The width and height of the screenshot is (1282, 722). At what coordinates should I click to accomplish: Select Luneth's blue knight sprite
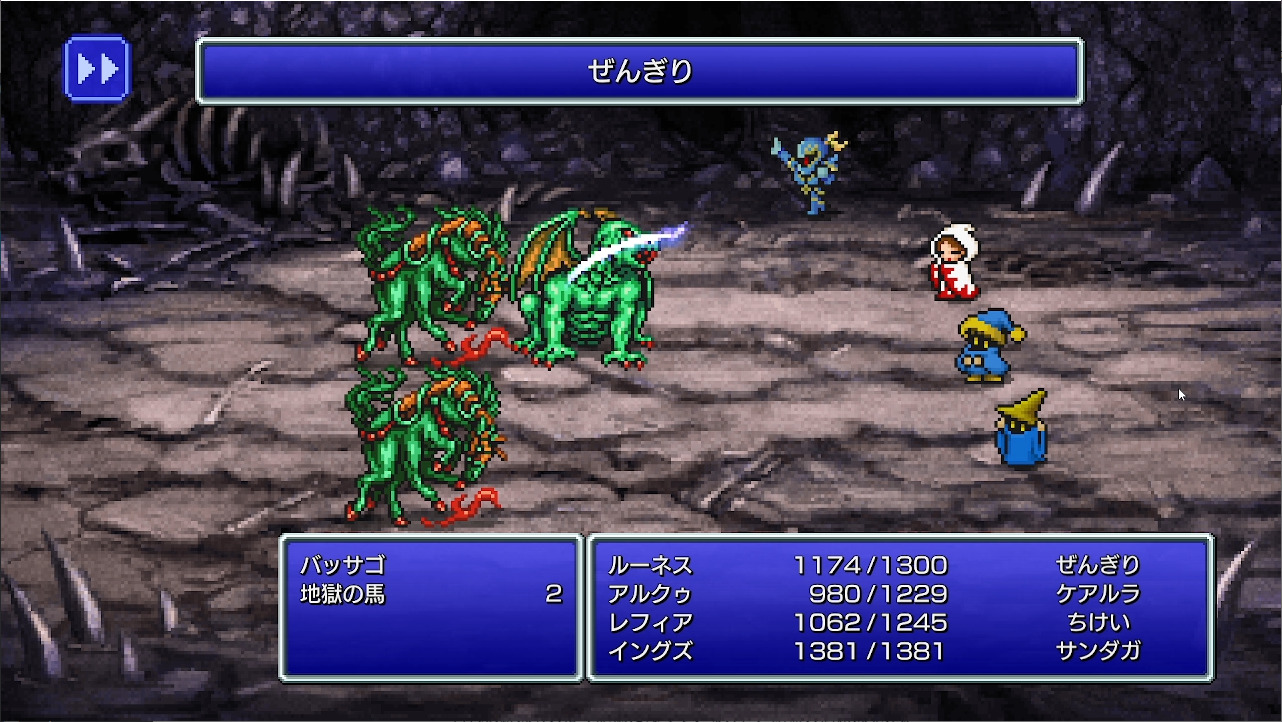pyautogui.click(x=810, y=170)
